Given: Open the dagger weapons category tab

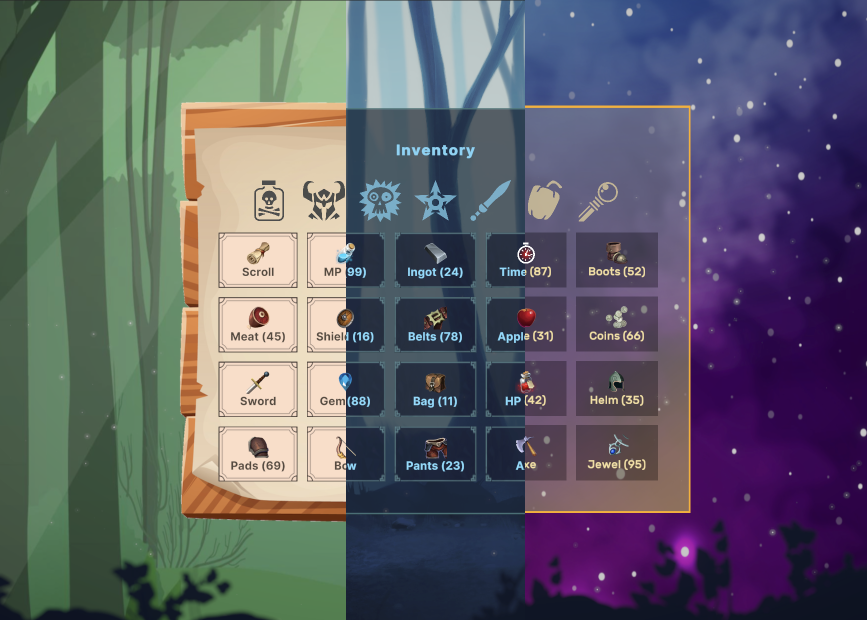Looking at the screenshot, I should pyautogui.click(x=491, y=201).
